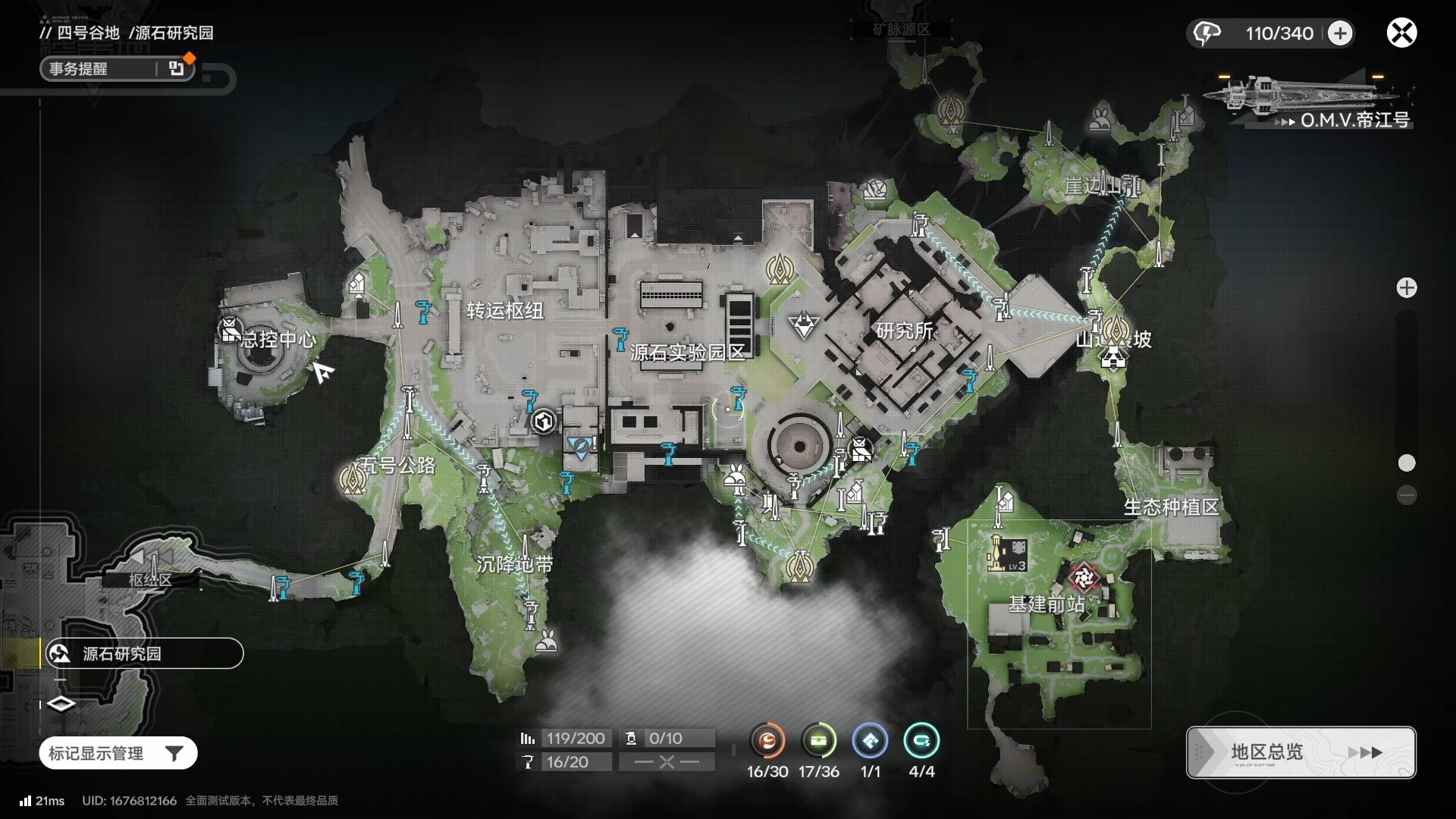
Task: Add stamina with the plus button
Action: point(1340,33)
